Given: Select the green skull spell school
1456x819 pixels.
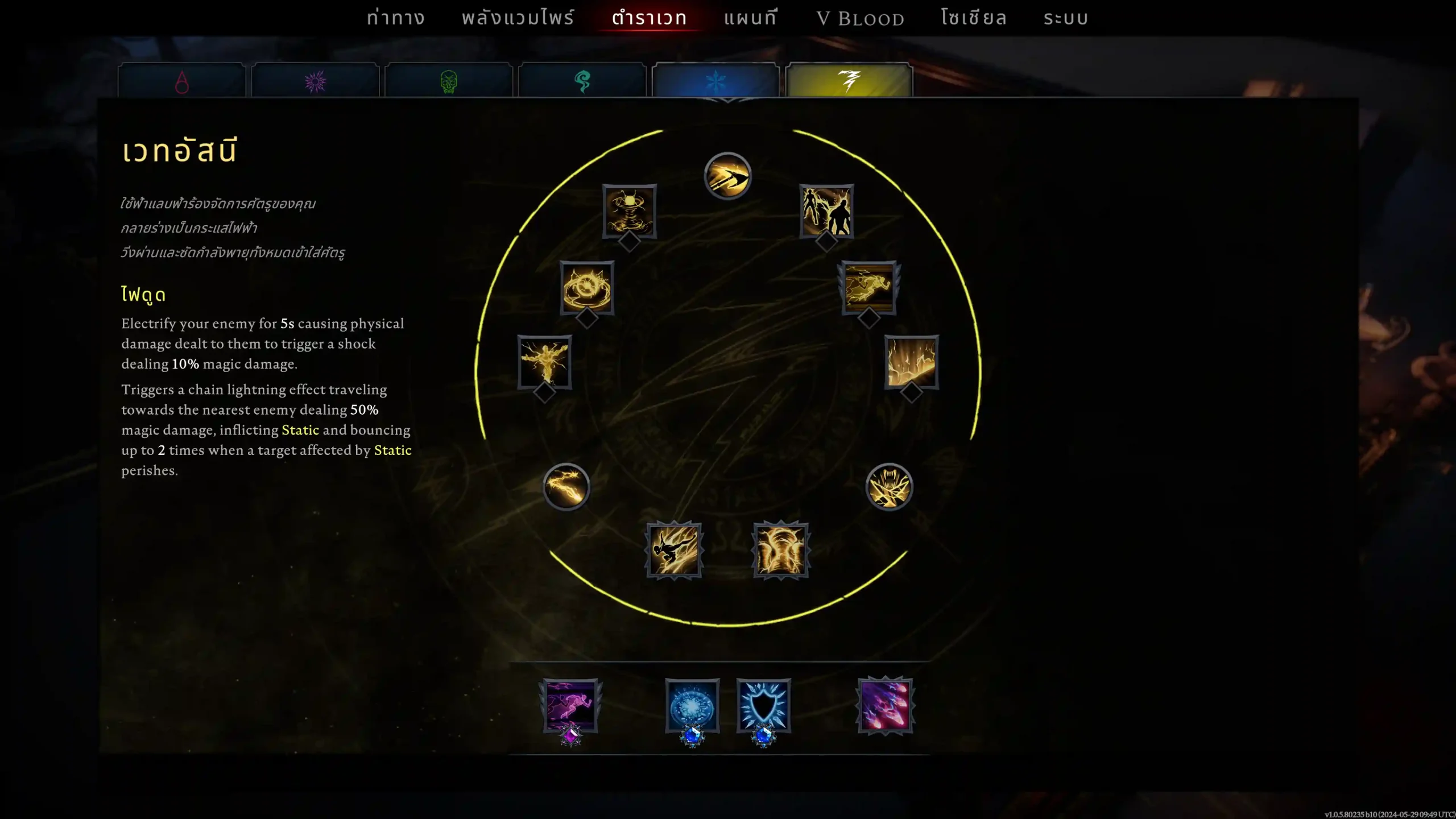Looking at the screenshot, I should 449,81.
